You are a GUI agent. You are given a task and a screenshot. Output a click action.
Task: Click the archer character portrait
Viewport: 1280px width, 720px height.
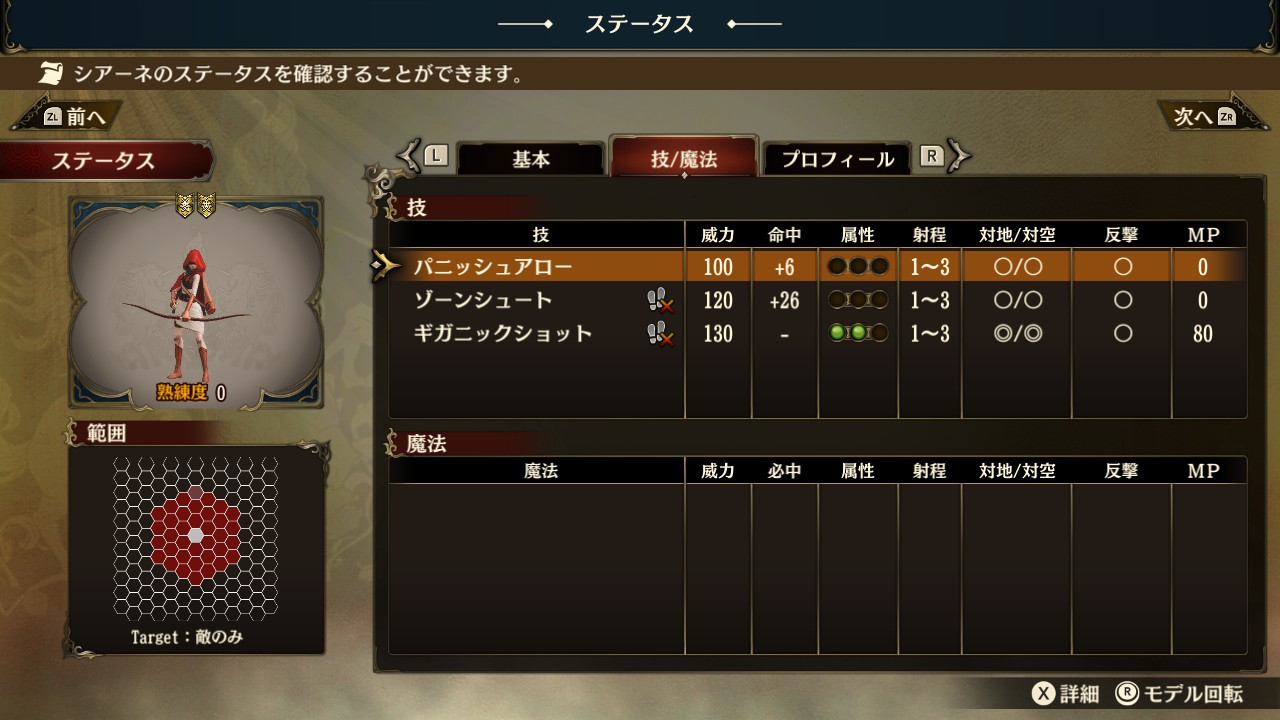point(196,302)
